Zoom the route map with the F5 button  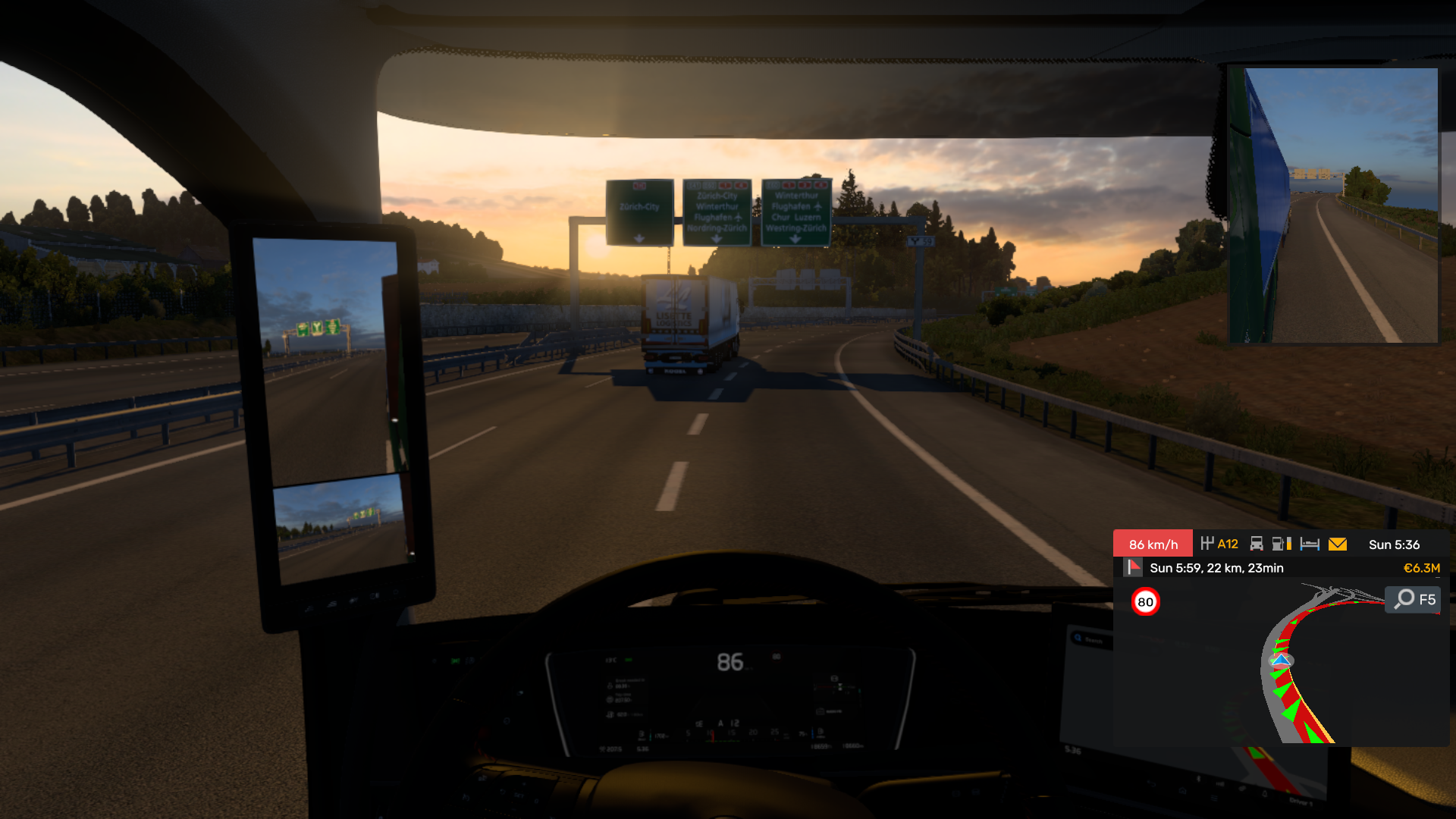point(1411,600)
